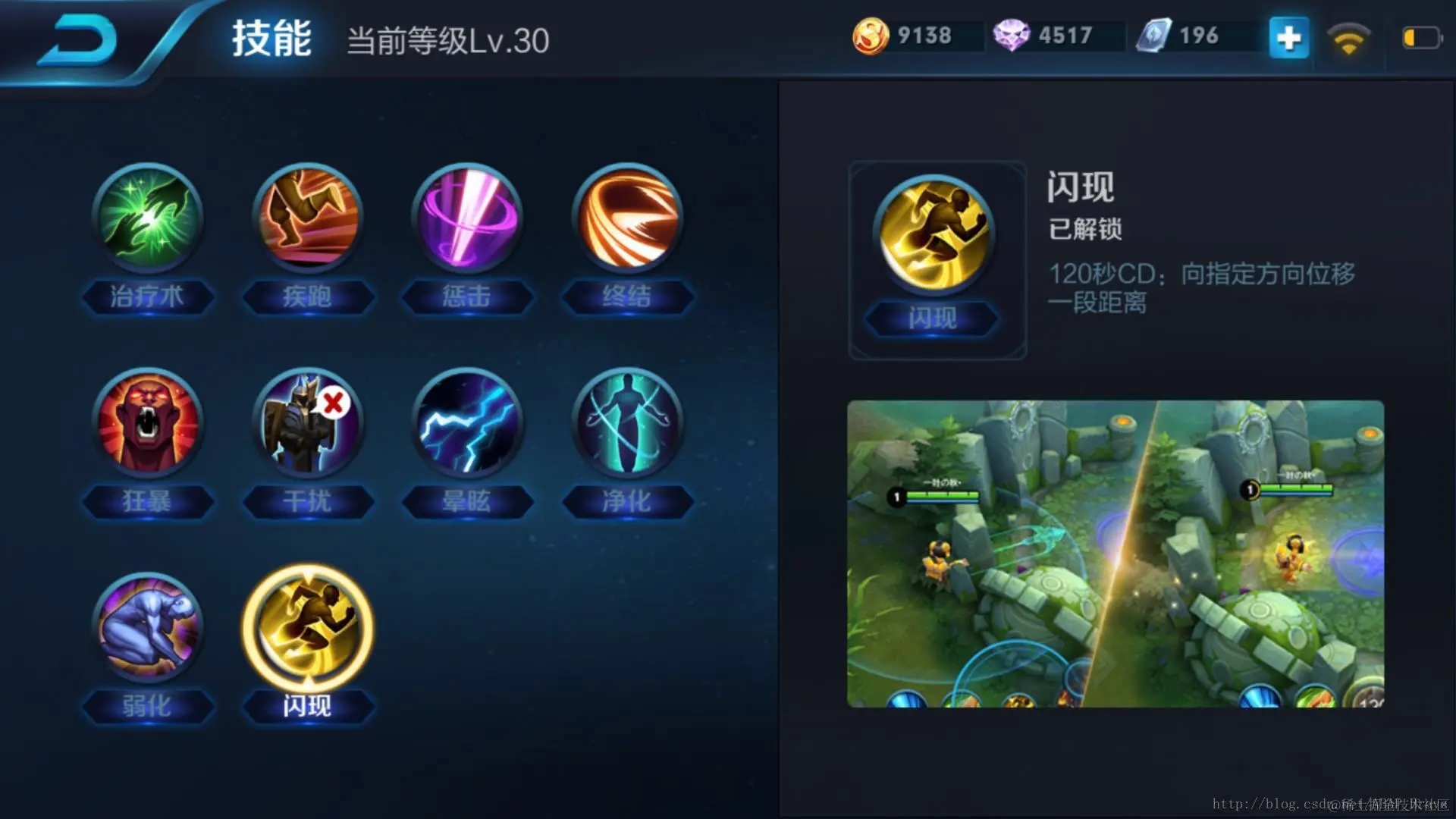Select the 终结 execute skill icon
The image size is (1456, 819).
[627, 220]
